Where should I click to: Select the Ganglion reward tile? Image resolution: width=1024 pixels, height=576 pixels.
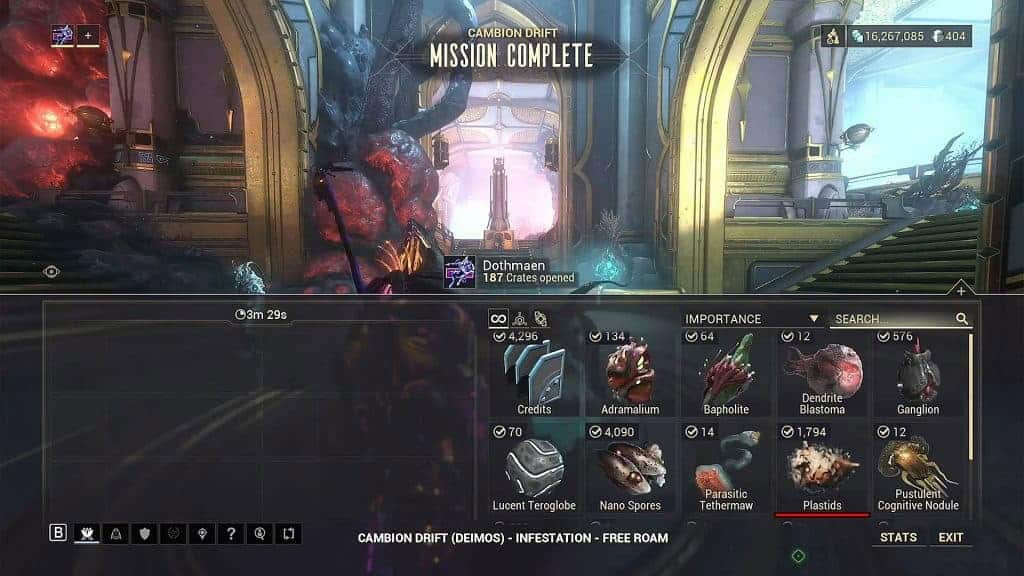click(918, 374)
